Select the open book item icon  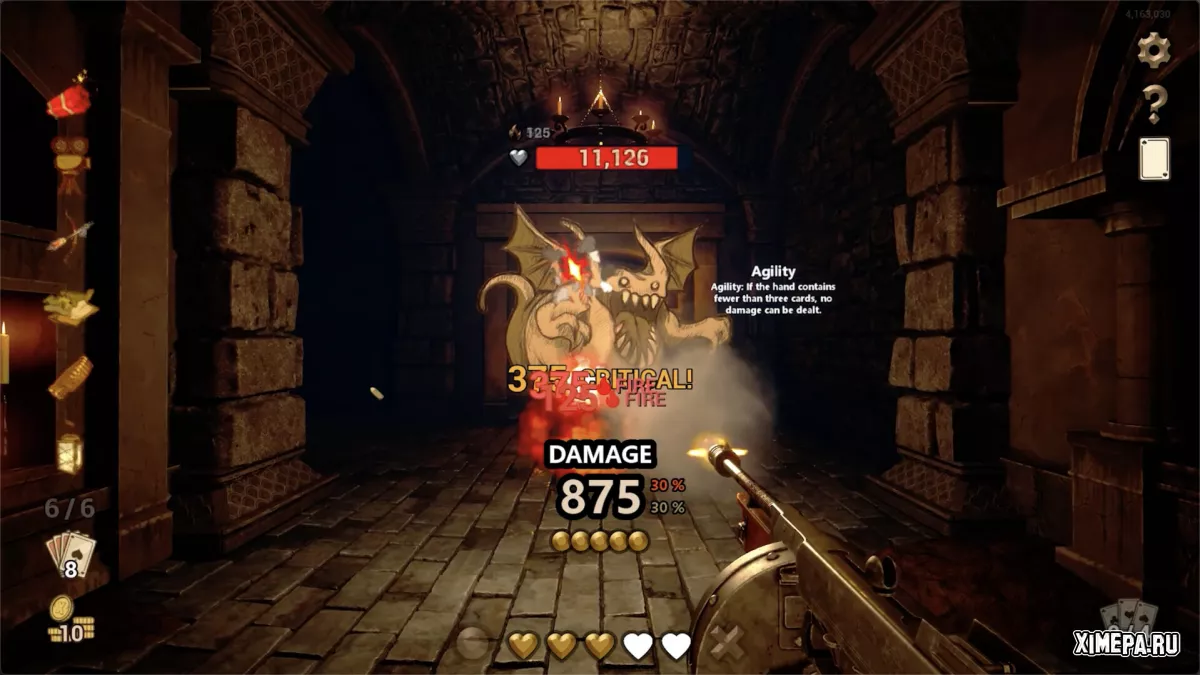click(70, 305)
